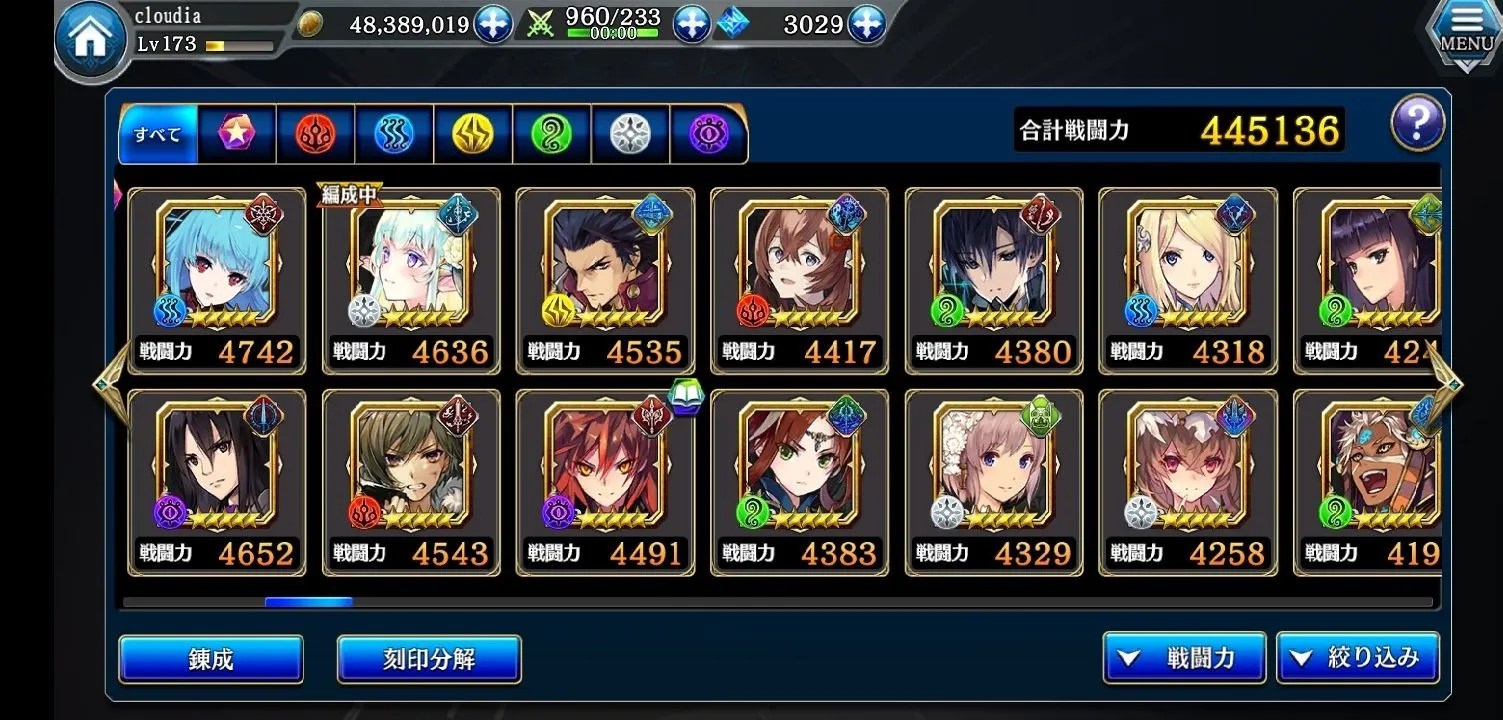Switch to the すべて tab

[x=158, y=134]
